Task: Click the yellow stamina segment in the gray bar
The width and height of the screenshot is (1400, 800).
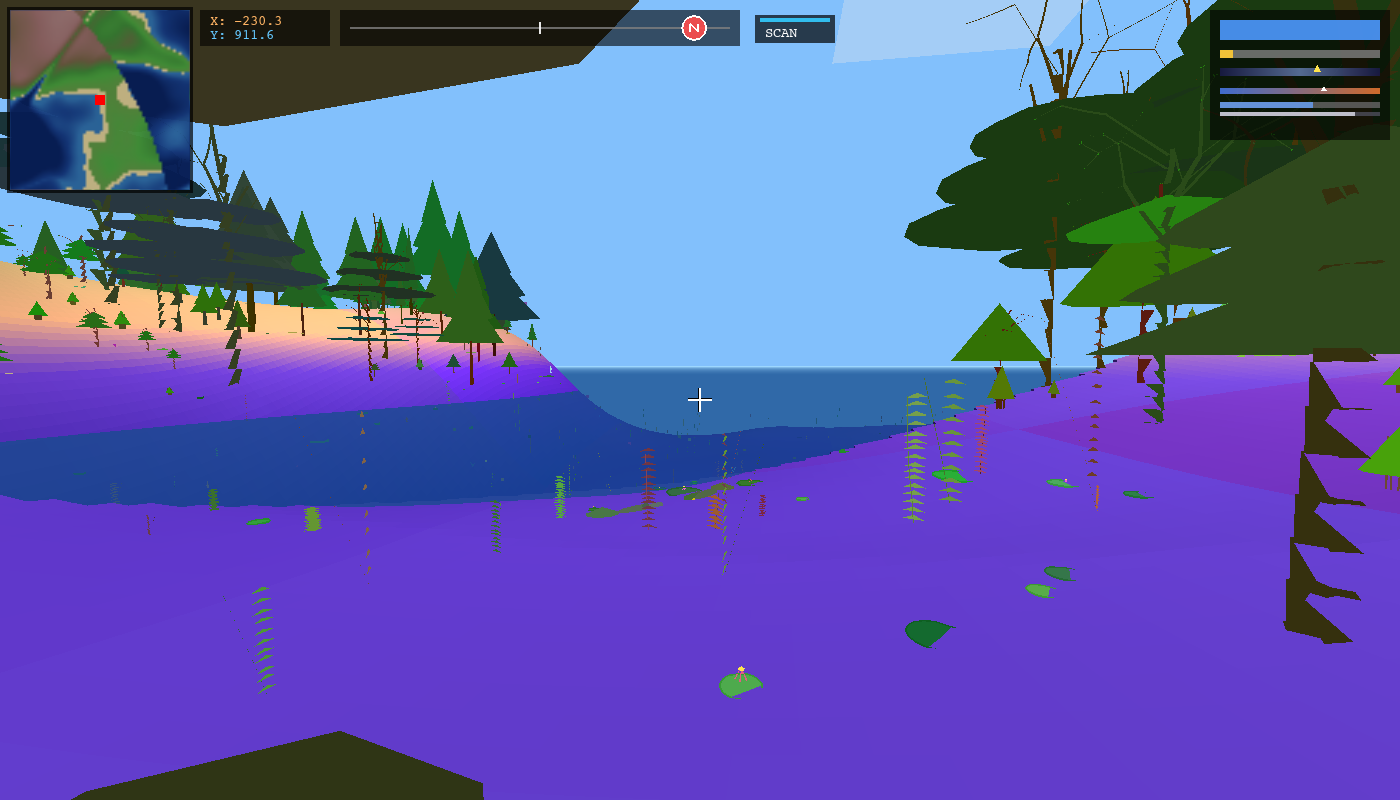Action: coord(1224,53)
